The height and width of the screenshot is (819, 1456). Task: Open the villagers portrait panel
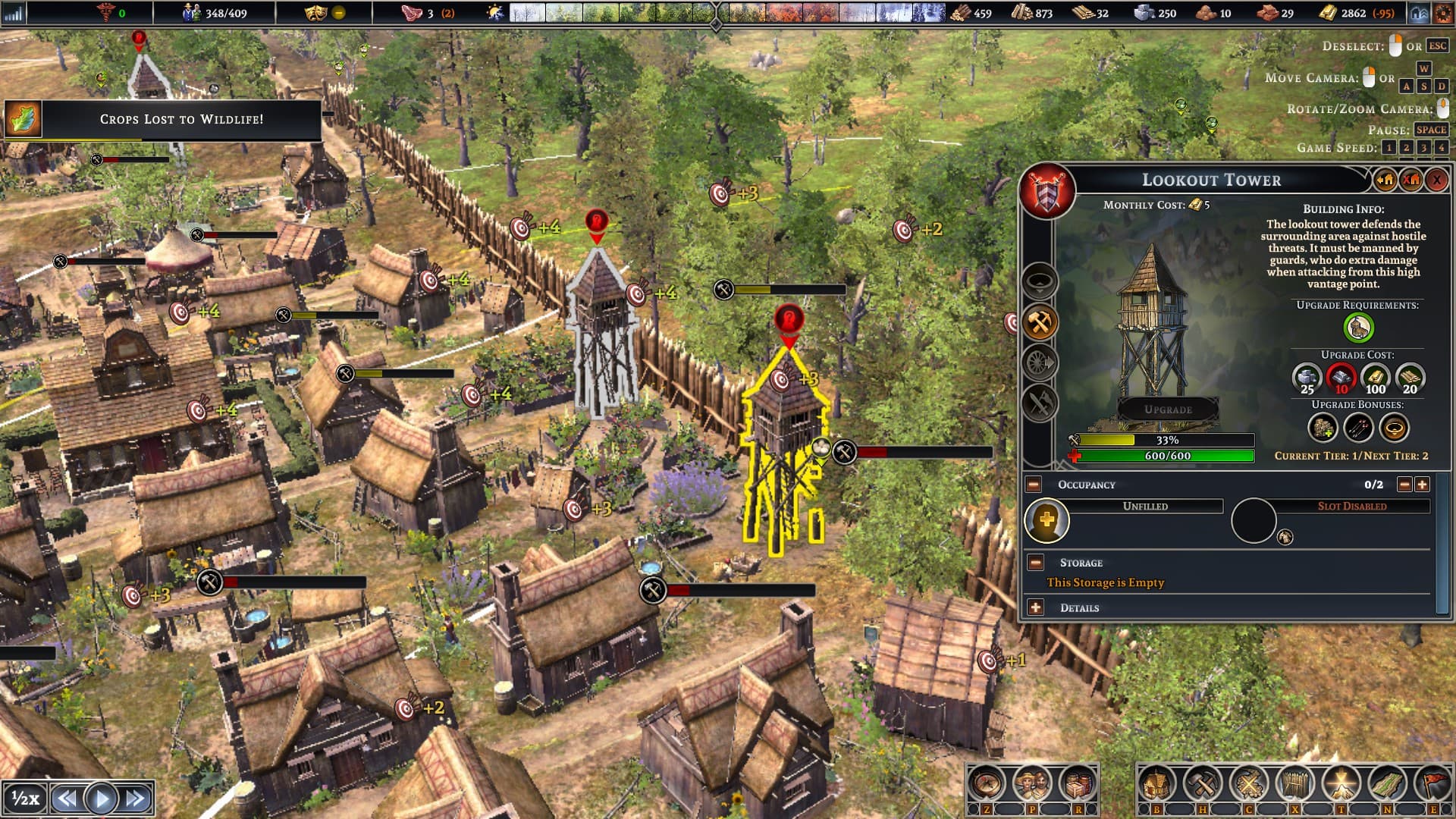click(x=1032, y=784)
